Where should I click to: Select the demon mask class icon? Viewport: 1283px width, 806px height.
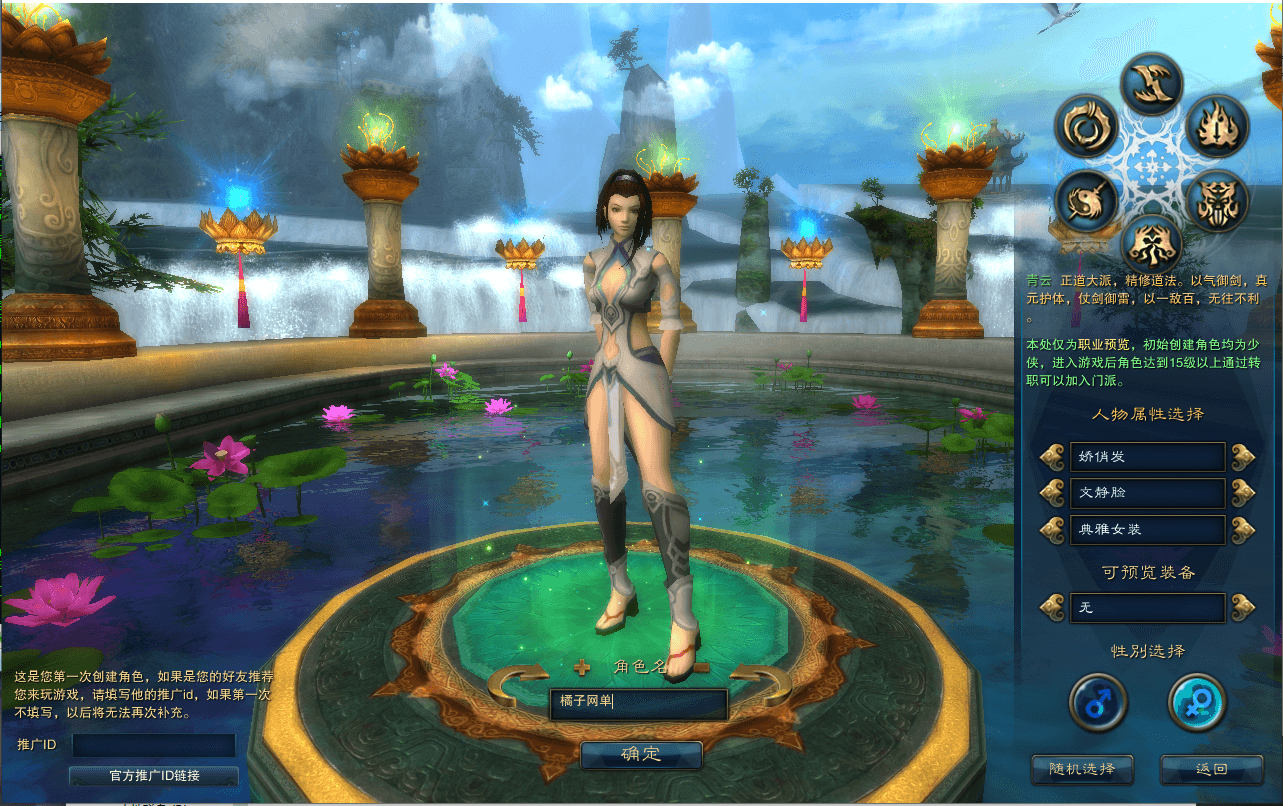point(1217,201)
